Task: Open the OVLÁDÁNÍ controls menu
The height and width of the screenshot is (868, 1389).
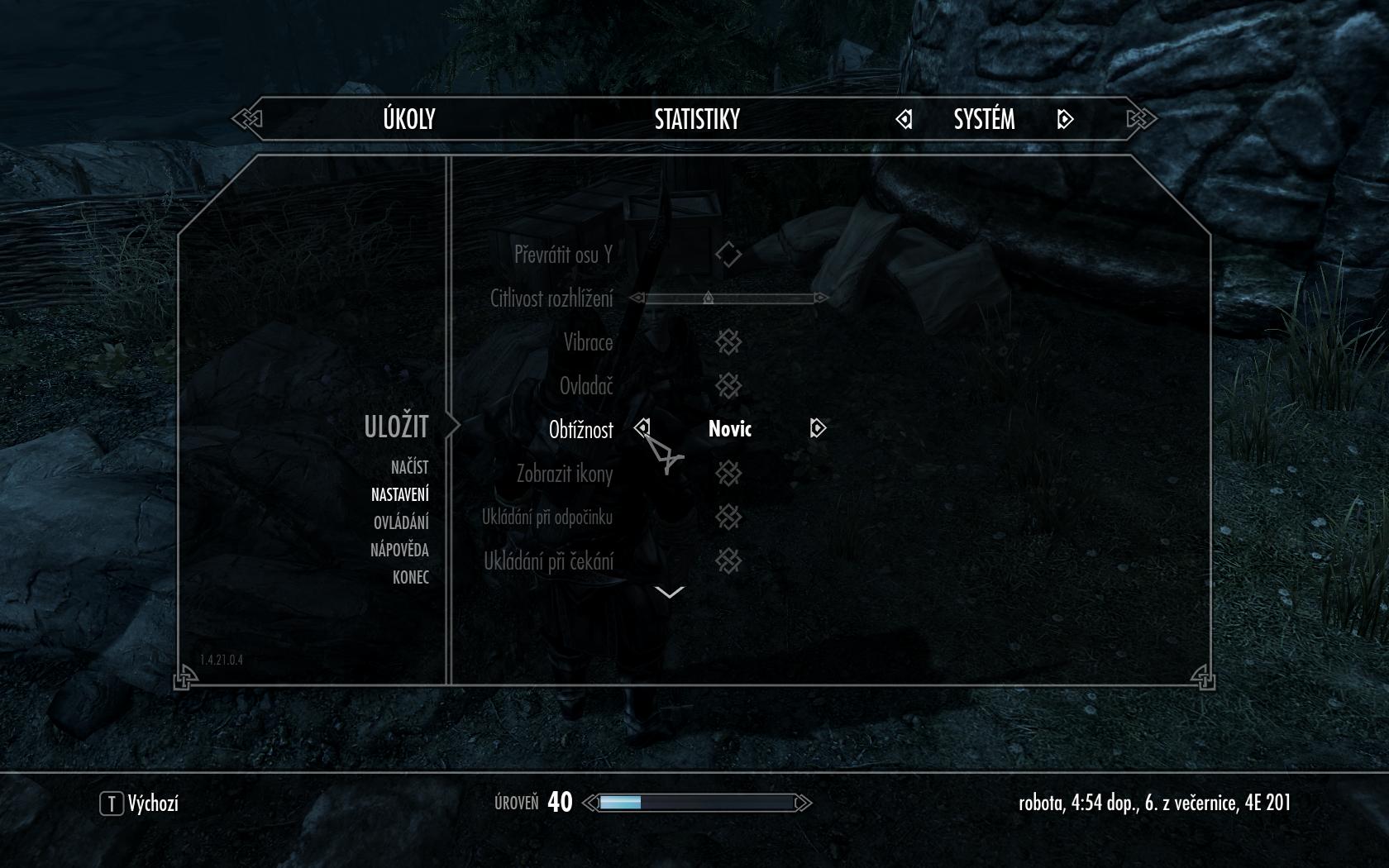Action: pyautogui.click(x=401, y=522)
